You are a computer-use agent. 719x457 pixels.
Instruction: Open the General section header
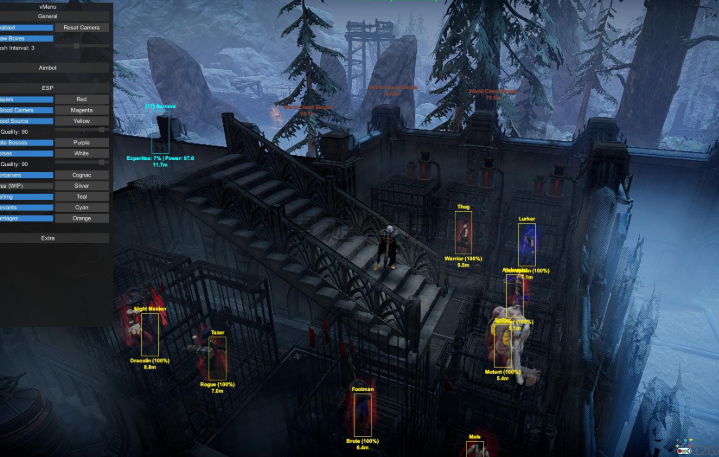(x=48, y=17)
